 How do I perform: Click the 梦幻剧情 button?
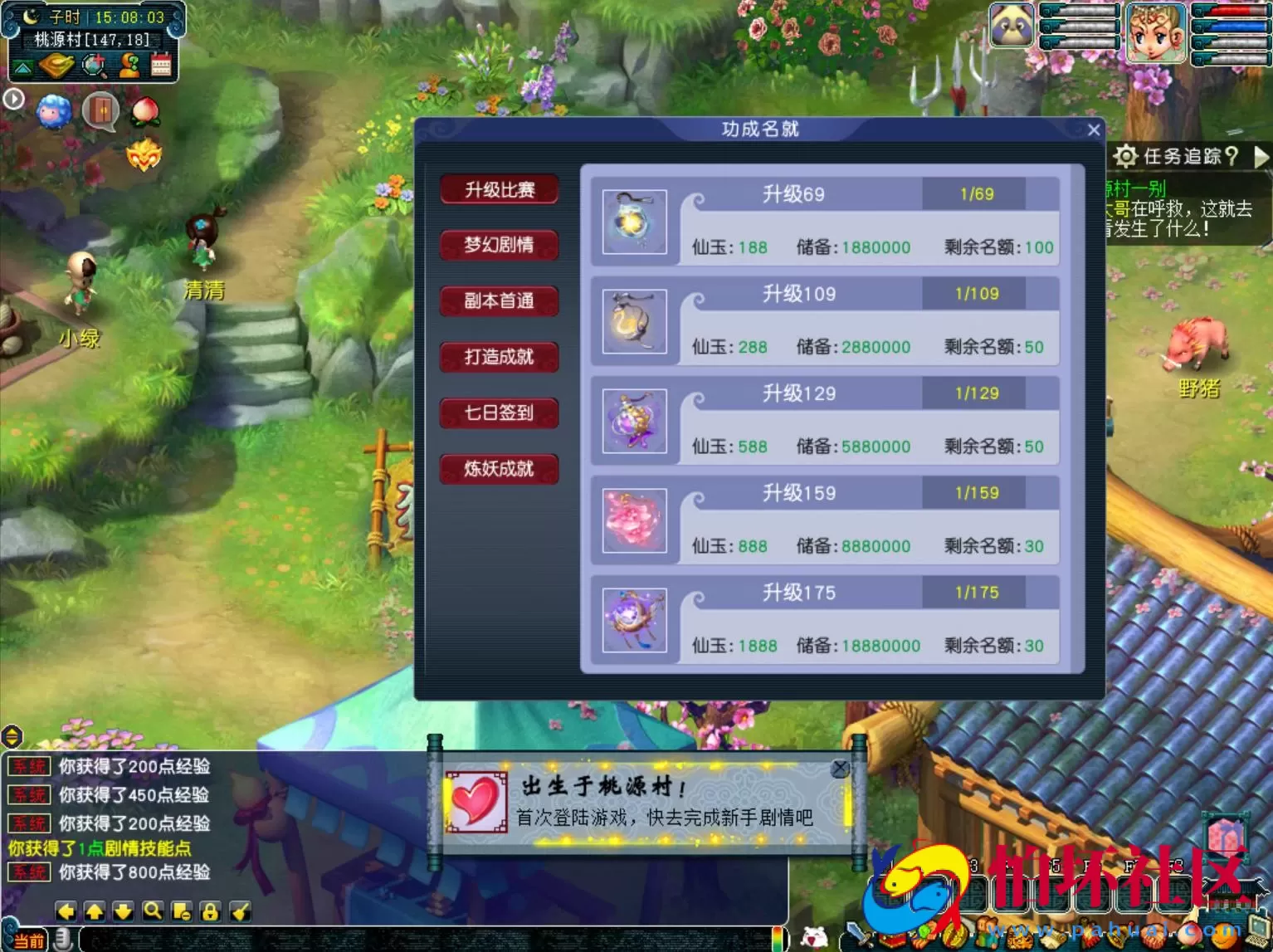point(499,245)
